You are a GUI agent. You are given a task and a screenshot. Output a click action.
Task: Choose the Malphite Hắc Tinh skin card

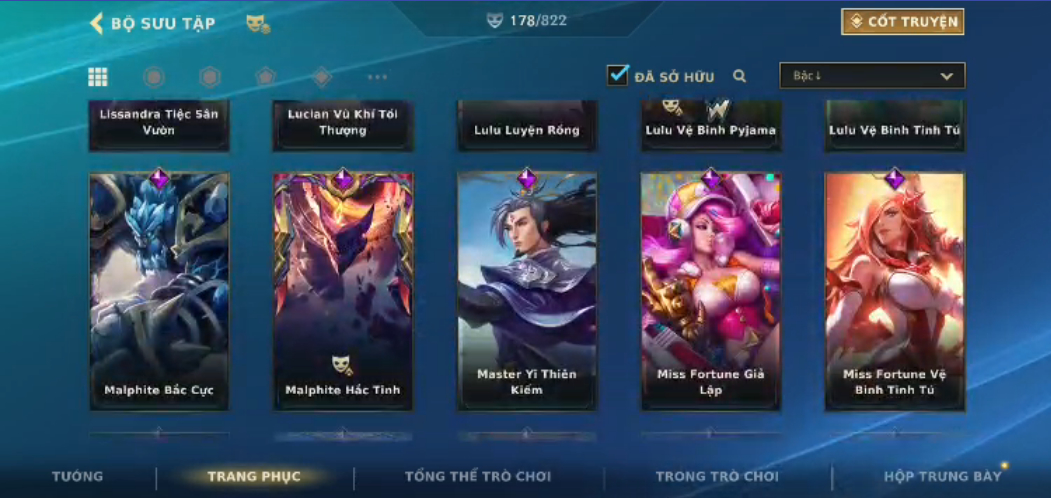coord(343,290)
